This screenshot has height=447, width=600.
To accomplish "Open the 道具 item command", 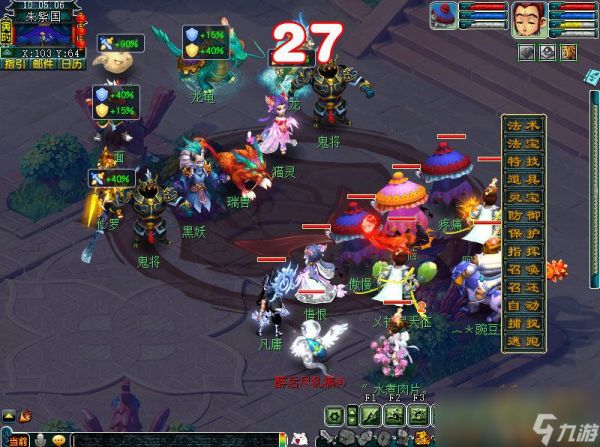I will 524,179.
